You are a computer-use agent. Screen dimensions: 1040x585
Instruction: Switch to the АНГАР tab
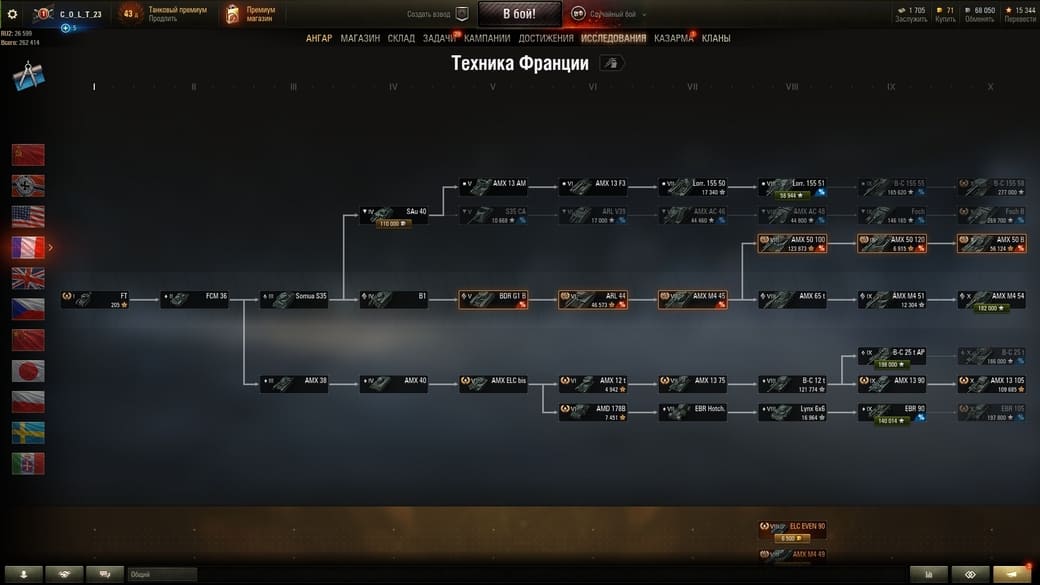319,38
